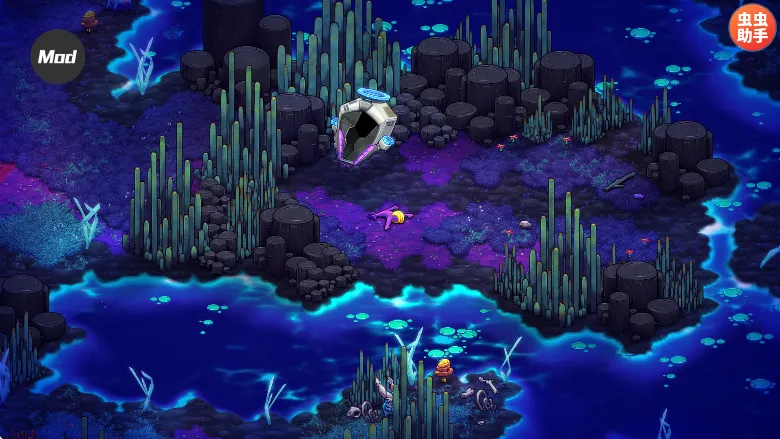
Task: Tap the orange 虫虫助手 overlay icon
Action: coord(752,27)
